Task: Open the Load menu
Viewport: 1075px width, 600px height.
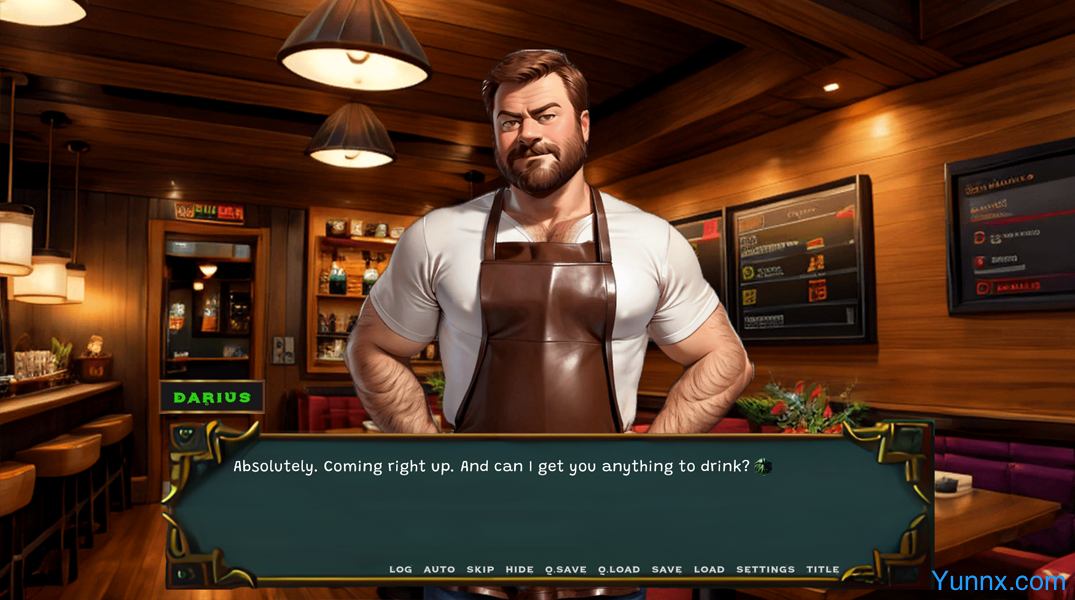Action: point(709,570)
